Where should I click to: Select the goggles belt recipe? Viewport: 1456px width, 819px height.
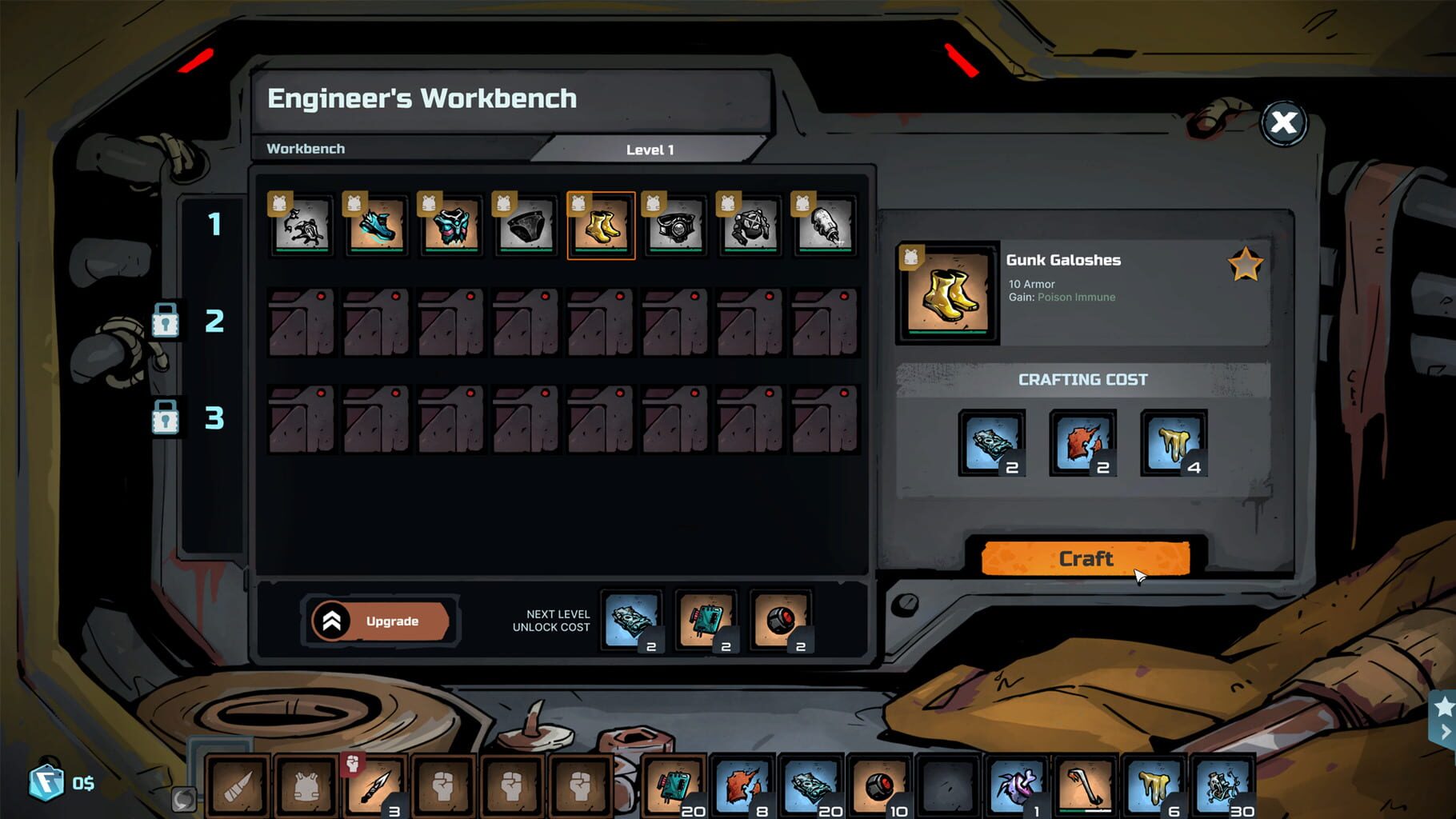[675, 226]
